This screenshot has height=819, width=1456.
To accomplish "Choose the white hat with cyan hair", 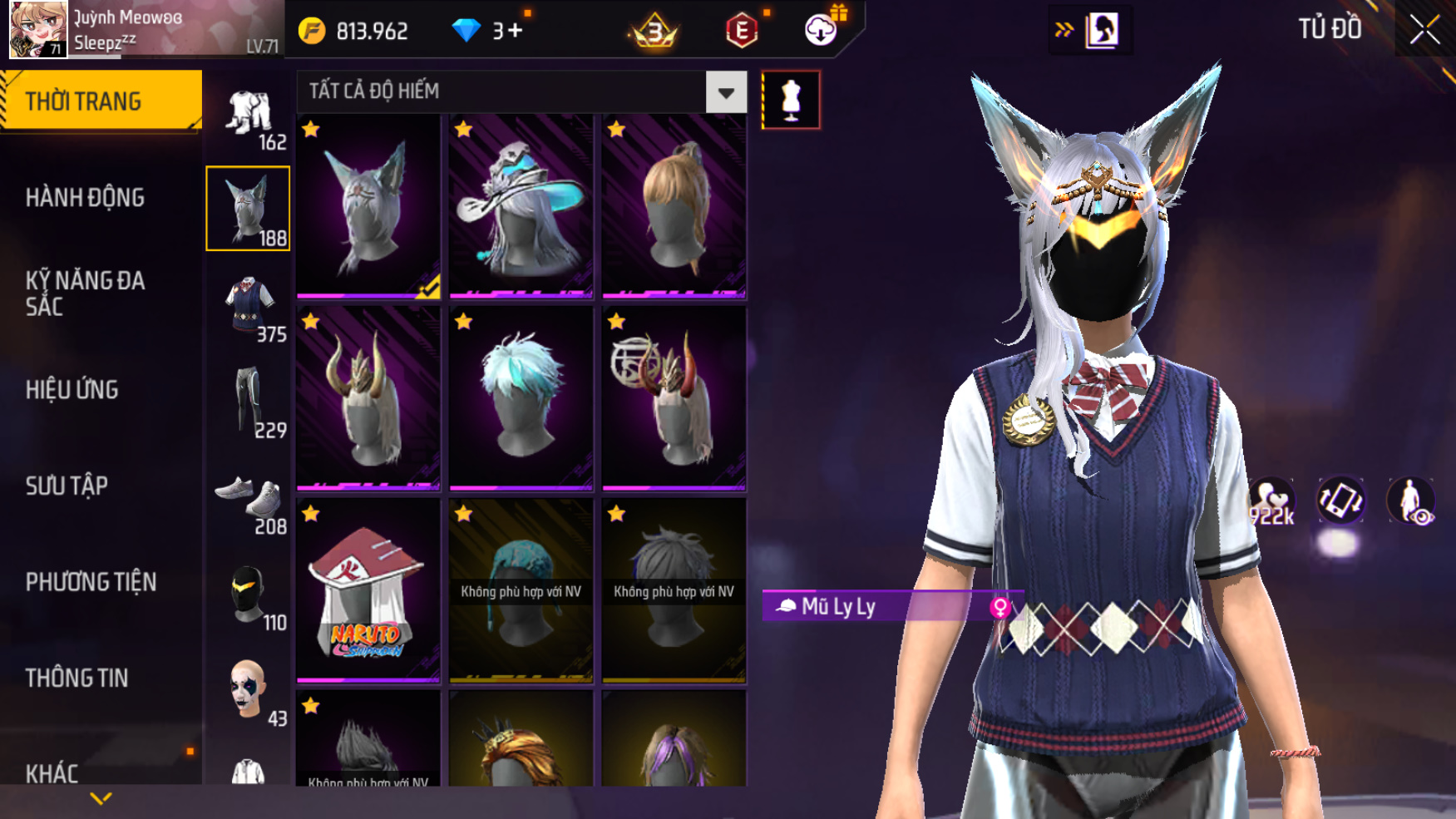I will point(521,206).
